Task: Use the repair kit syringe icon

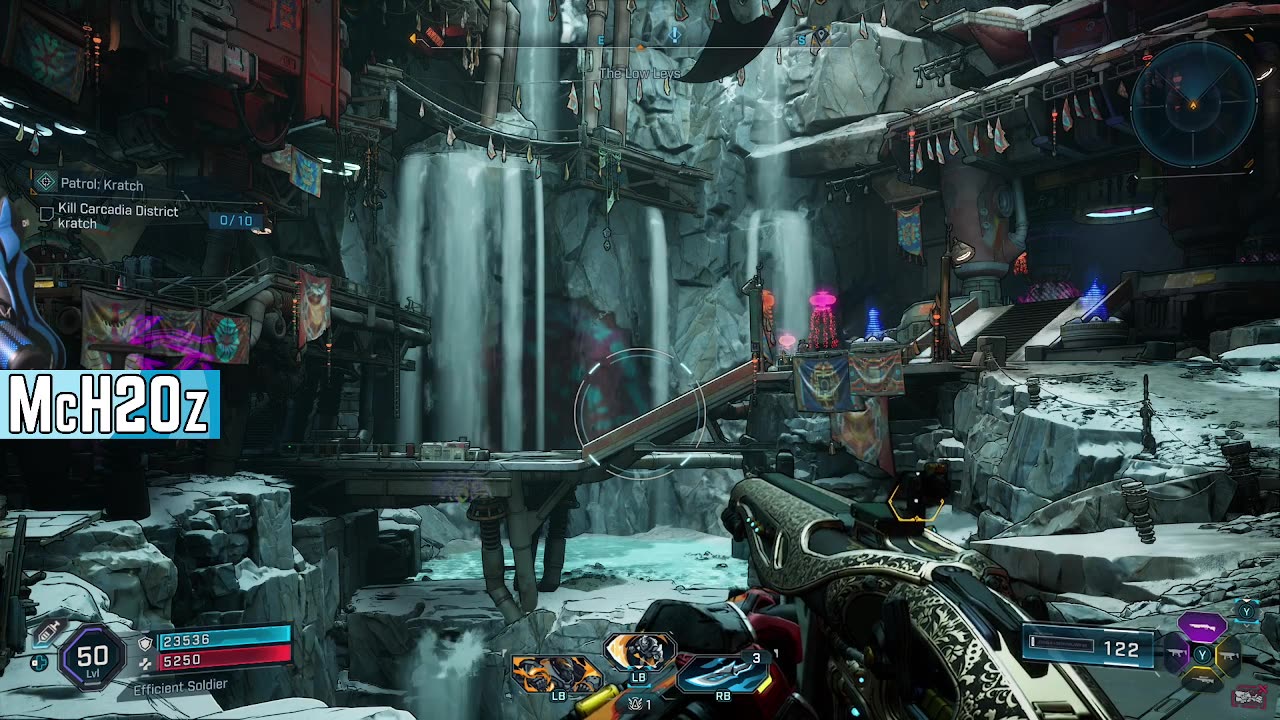Action: 45,634
